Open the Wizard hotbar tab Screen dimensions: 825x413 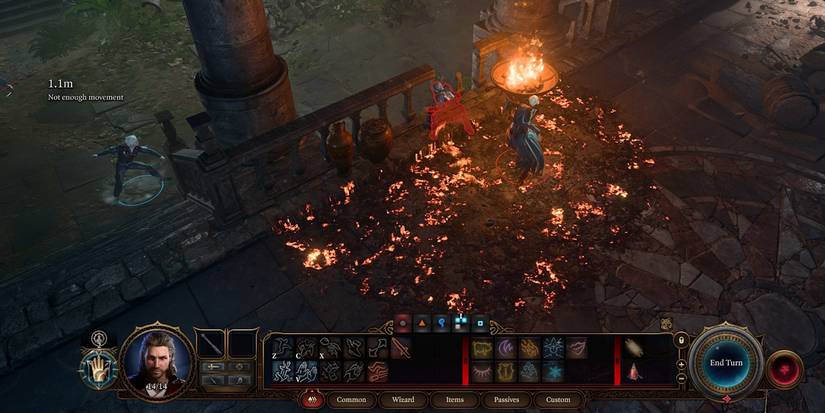[403, 399]
